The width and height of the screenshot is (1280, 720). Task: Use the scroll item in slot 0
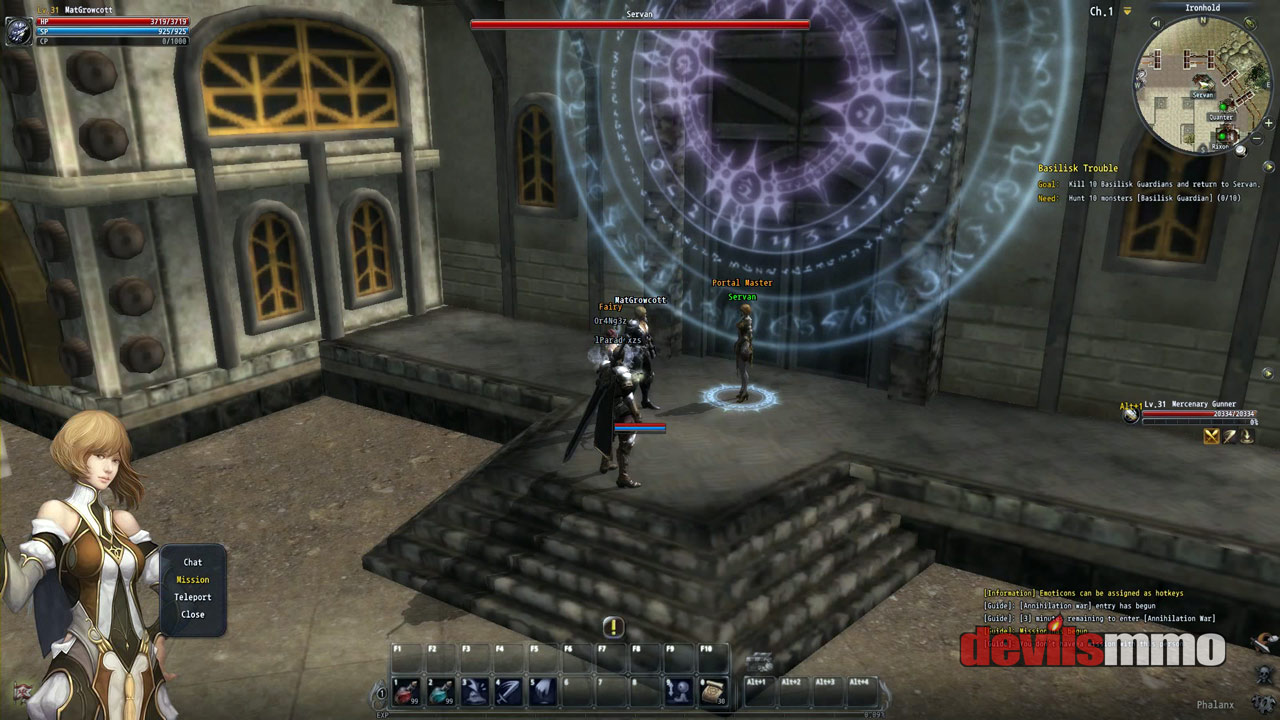click(x=712, y=691)
